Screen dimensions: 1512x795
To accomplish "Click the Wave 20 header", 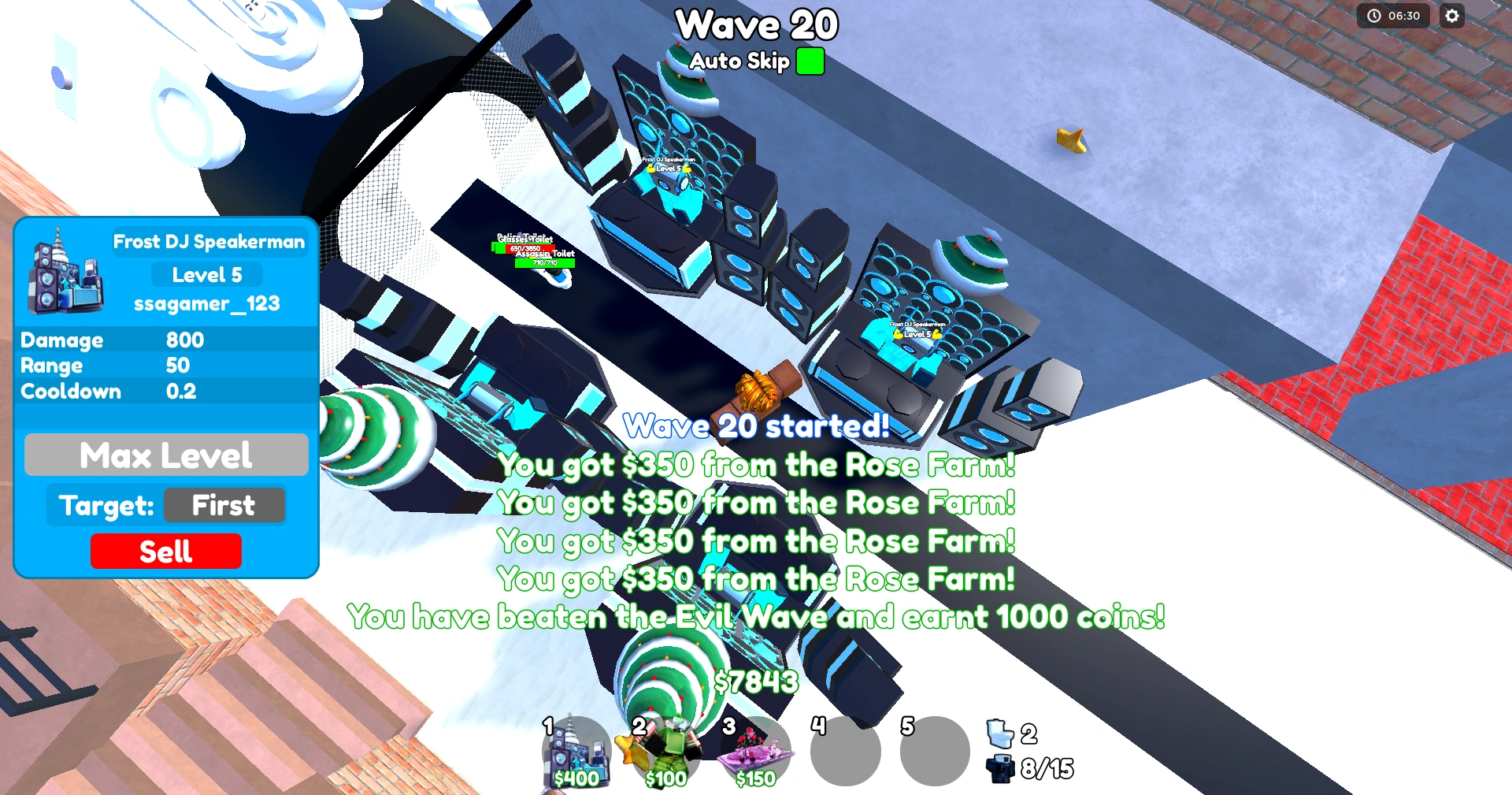I will click(756, 25).
